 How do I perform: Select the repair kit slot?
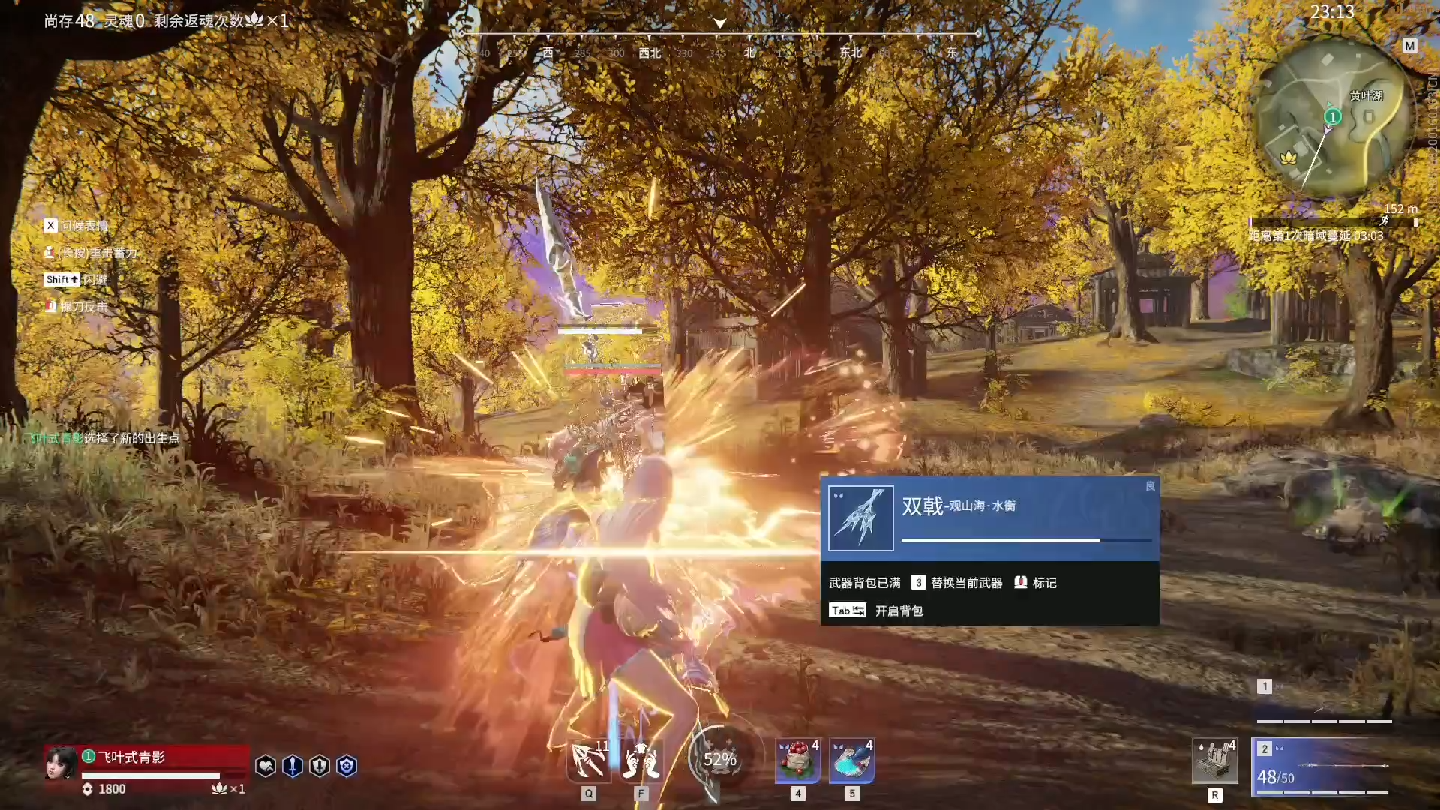click(1214, 762)
